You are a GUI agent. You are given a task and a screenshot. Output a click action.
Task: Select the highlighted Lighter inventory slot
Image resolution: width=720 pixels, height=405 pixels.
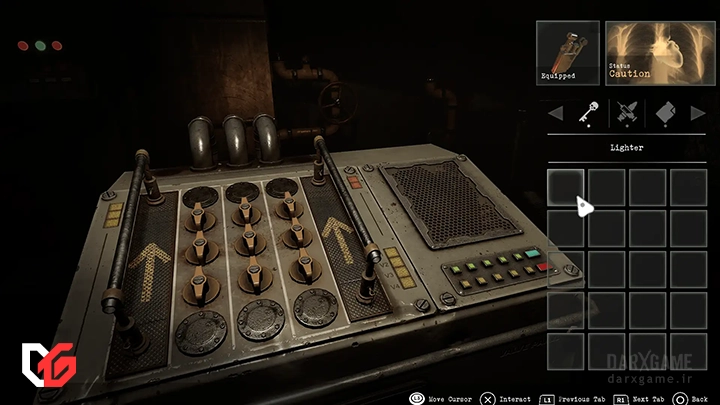[x=566, y=187]
